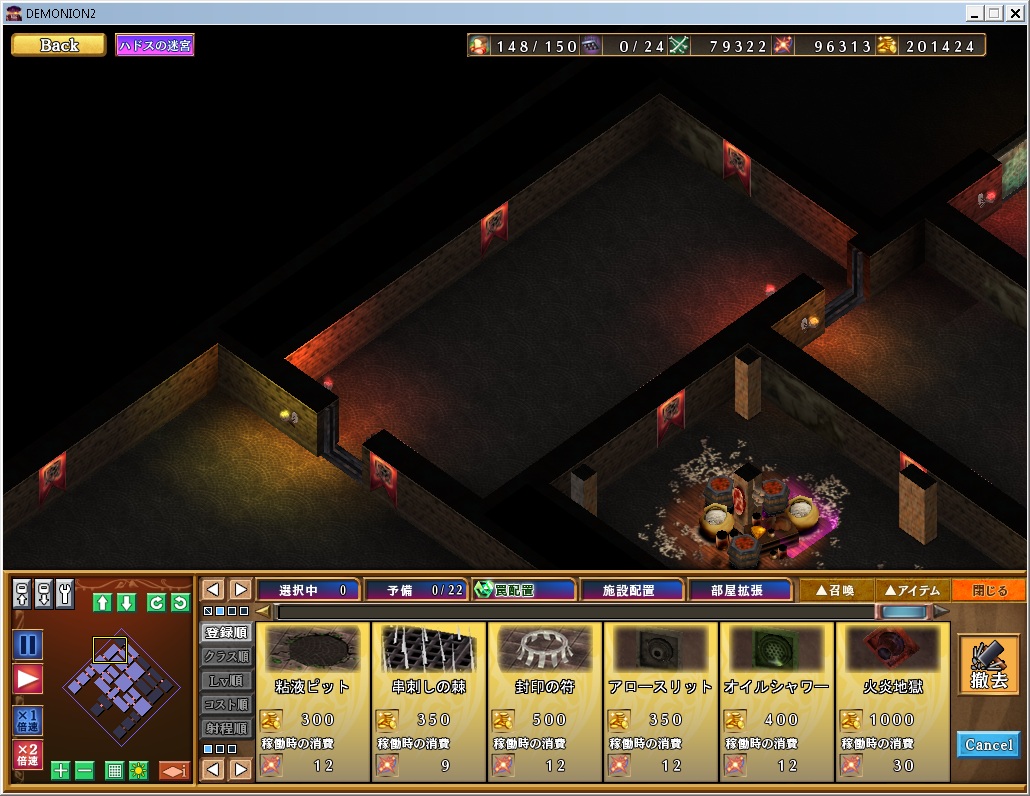
Task: Select the 粘液ピット trap card
Action: pyautogui.click(x=313, y=701)
